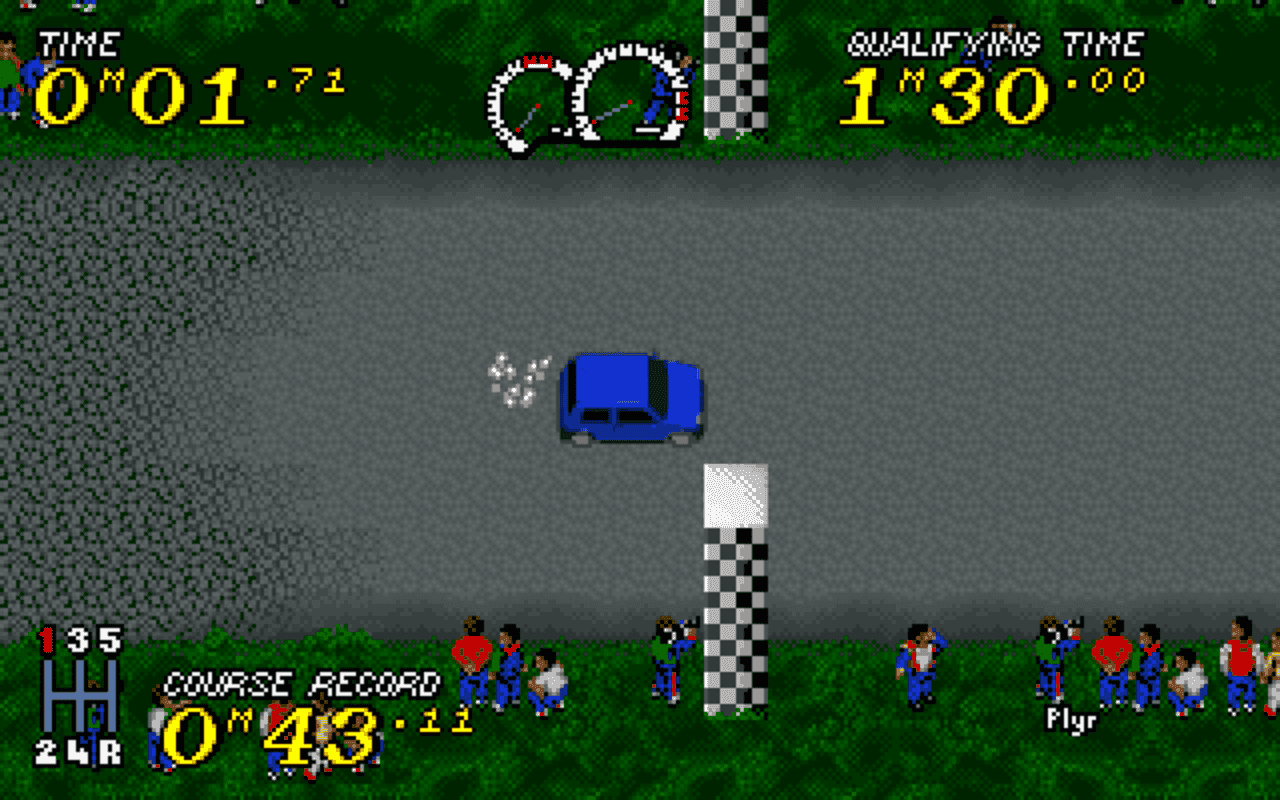Select reverse gear R on the shifter
Image resolution: width=1280 pixels, height=800 pixels.
(110, 753)
